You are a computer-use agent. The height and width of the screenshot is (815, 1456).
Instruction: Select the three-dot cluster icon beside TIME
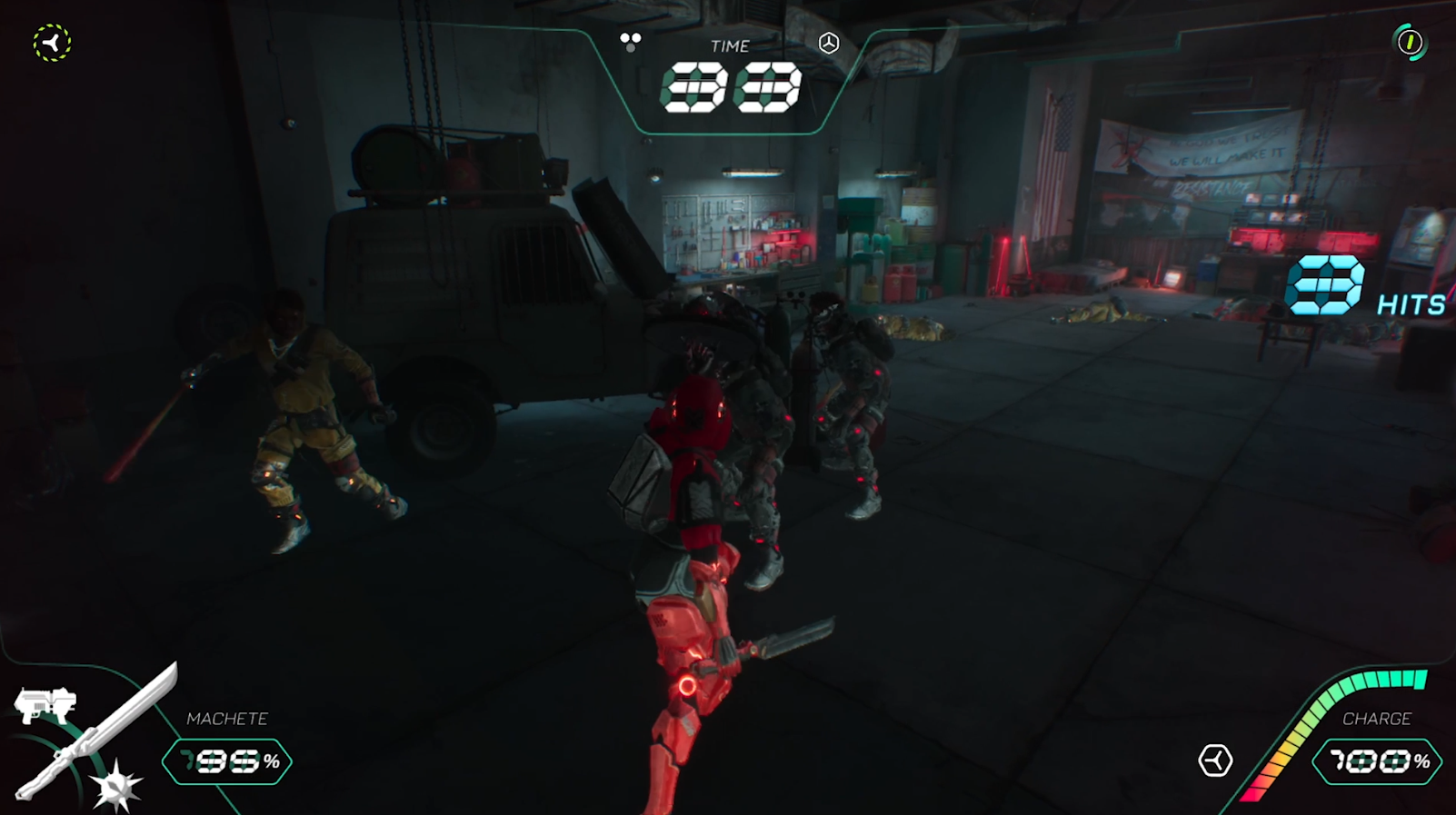tap(630, 41)
